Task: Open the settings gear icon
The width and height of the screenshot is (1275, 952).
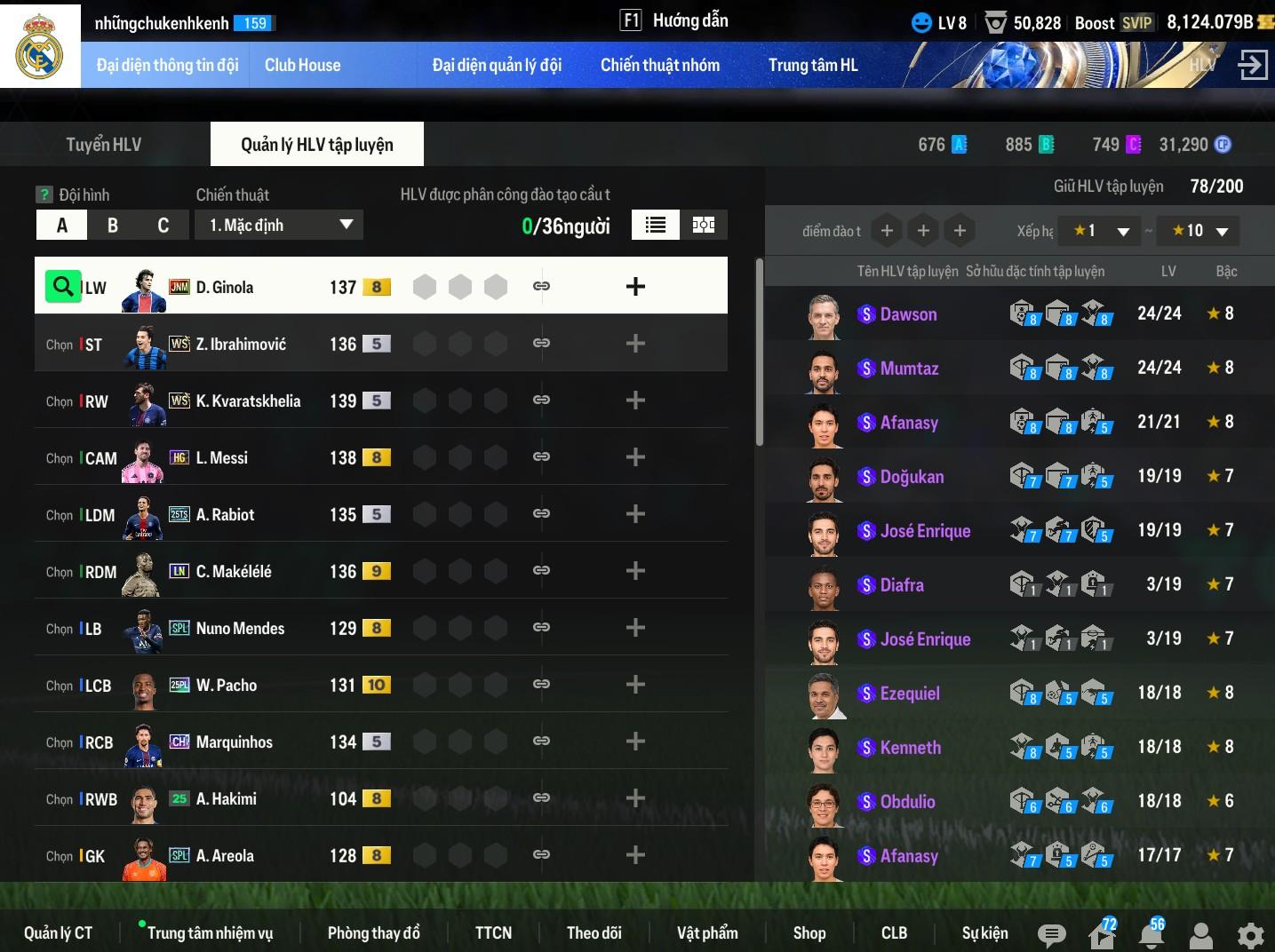Action: tap(1250, 934)
